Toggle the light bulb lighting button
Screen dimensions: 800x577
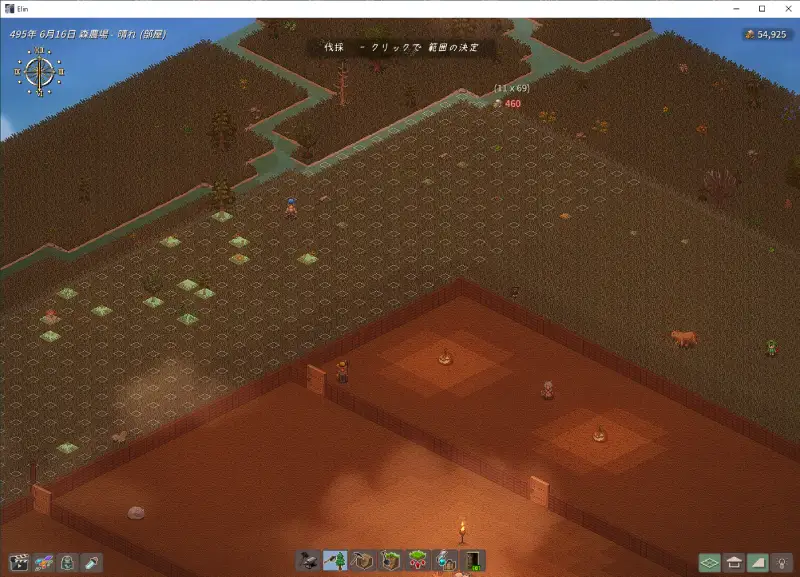(782, 563)
